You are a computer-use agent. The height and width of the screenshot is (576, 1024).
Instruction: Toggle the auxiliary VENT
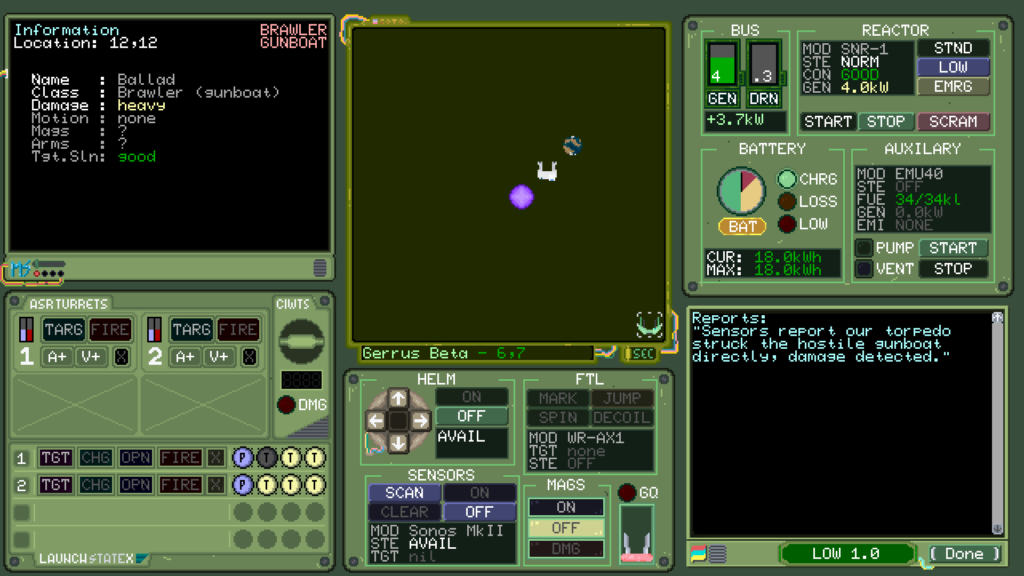[864, 268]
